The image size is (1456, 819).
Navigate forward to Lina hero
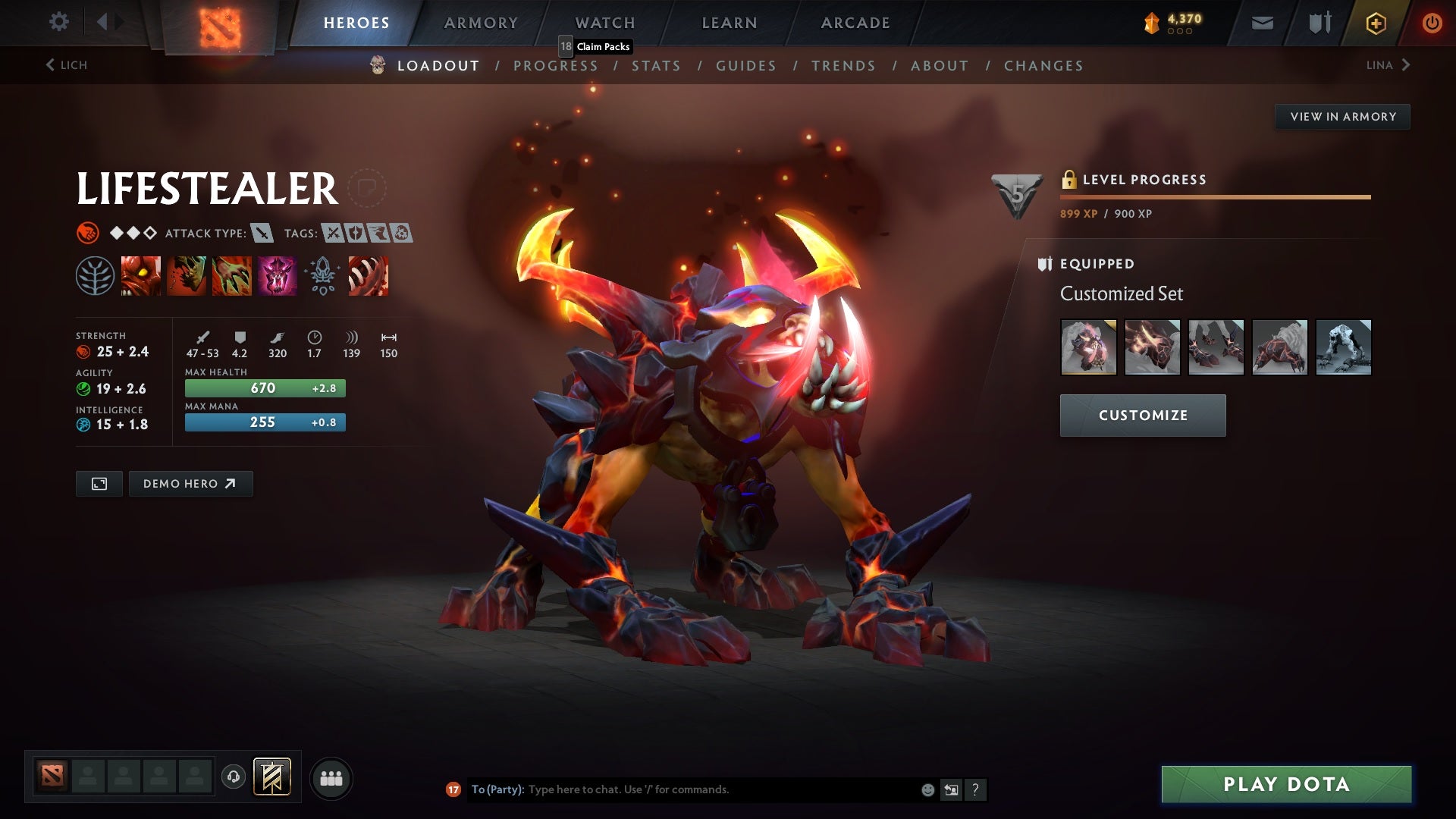tap(1388, 65)
